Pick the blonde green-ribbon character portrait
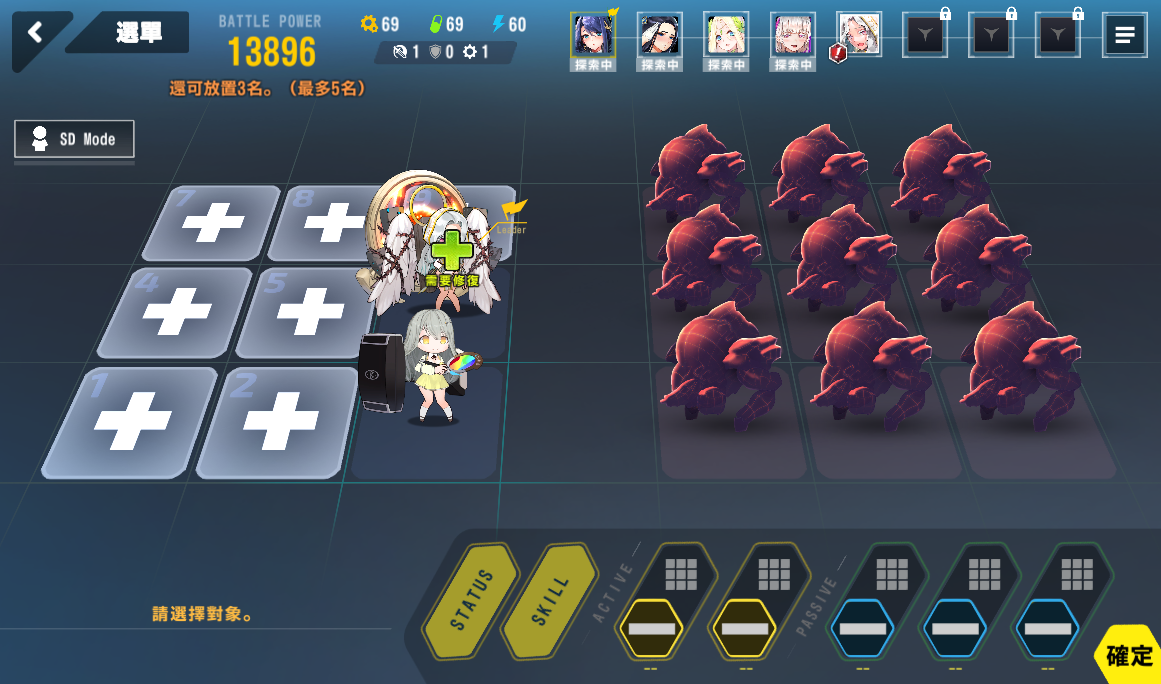 pos(726,35)
